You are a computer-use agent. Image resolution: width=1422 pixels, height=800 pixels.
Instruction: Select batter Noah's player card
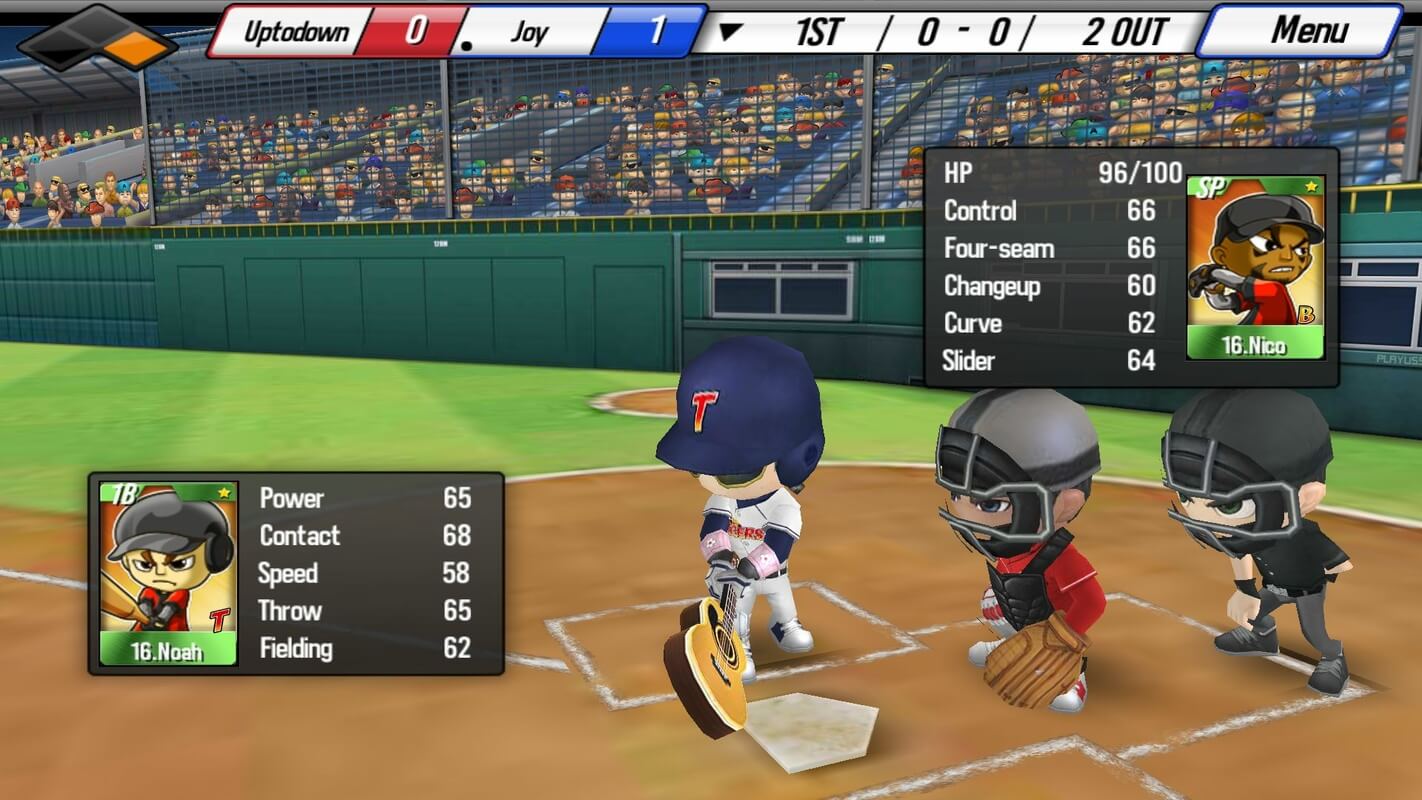click(168, 574)
